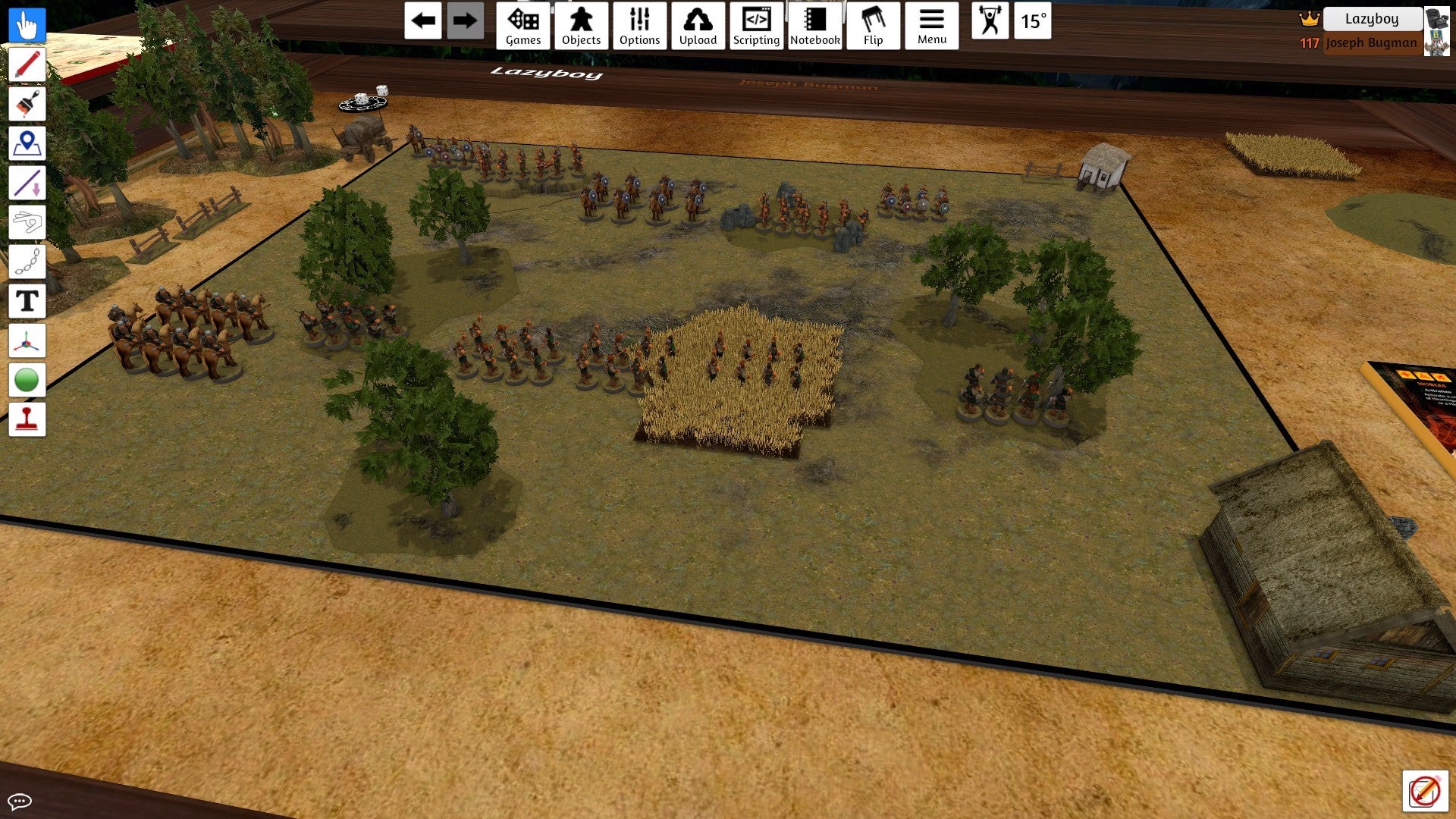Open the Notebook

815,26
